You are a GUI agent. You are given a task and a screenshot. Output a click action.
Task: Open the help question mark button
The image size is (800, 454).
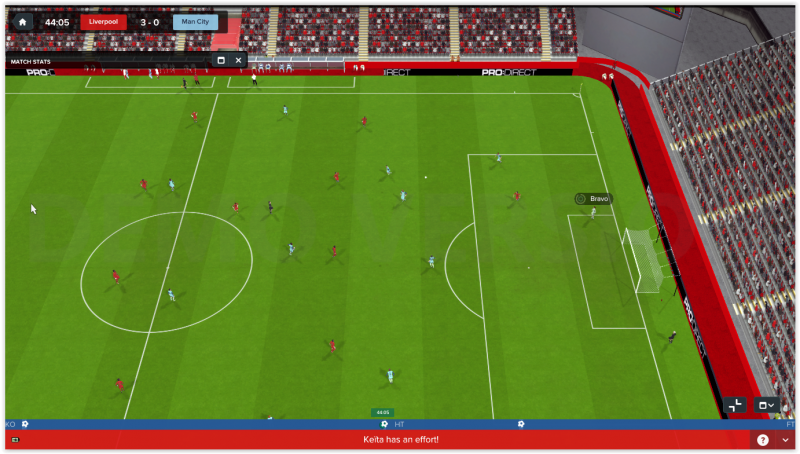pos(763,440)
